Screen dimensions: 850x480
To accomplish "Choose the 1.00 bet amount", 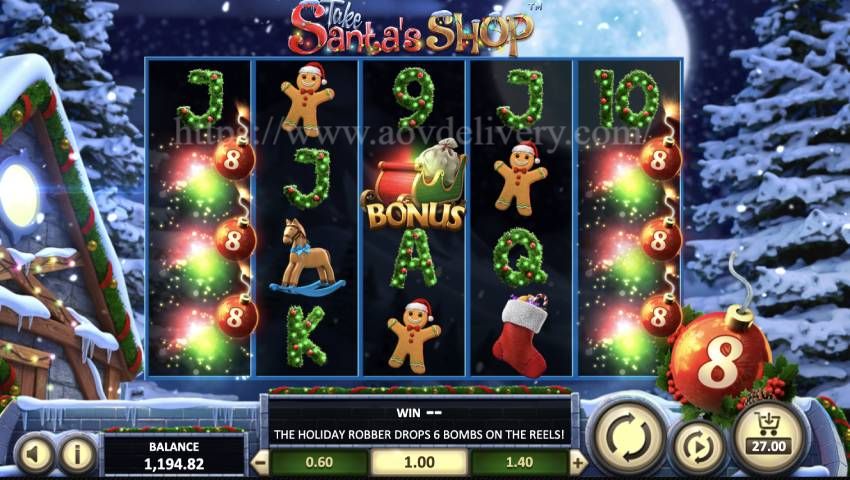I will pos(419,462).
